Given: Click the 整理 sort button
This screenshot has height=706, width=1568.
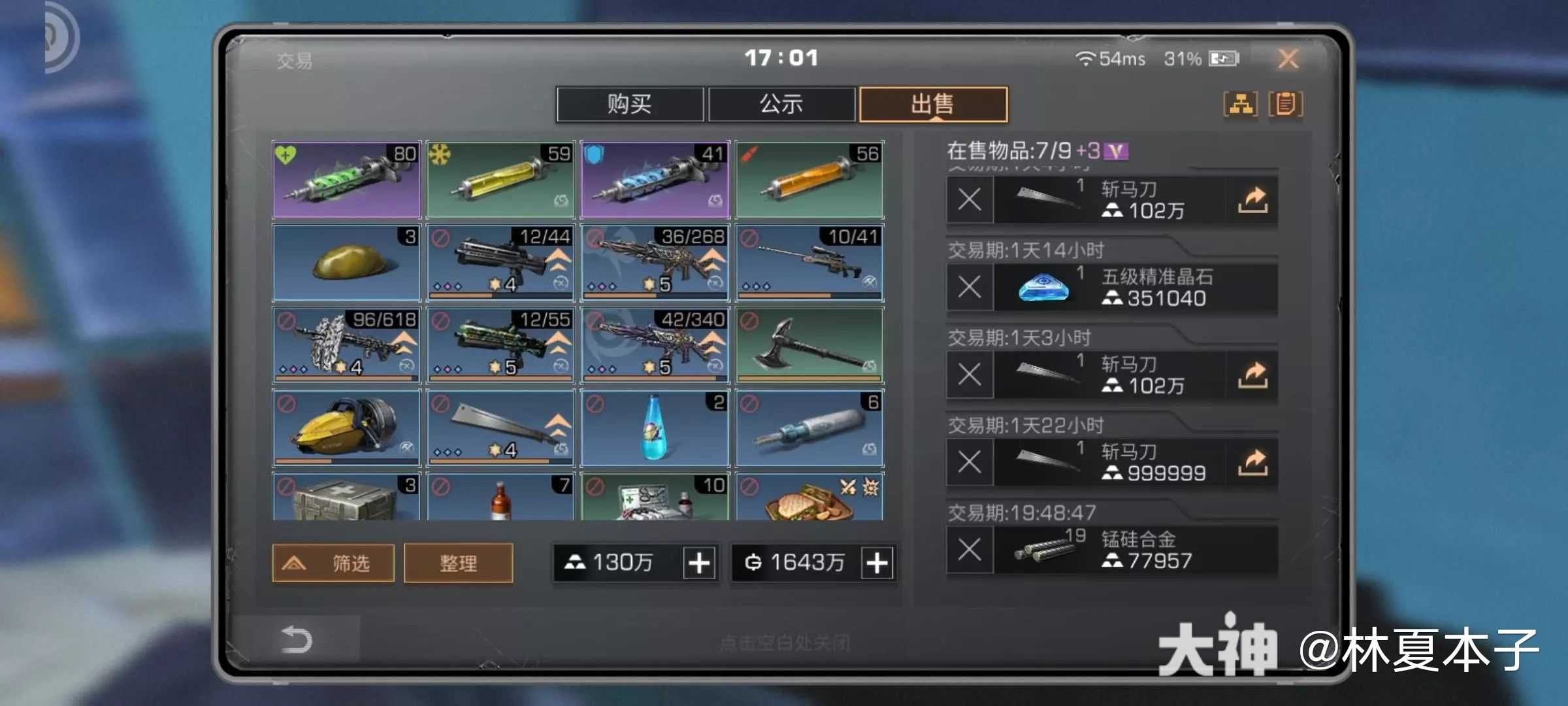Looking at the screenshot, I should click(x=458, y=563).
